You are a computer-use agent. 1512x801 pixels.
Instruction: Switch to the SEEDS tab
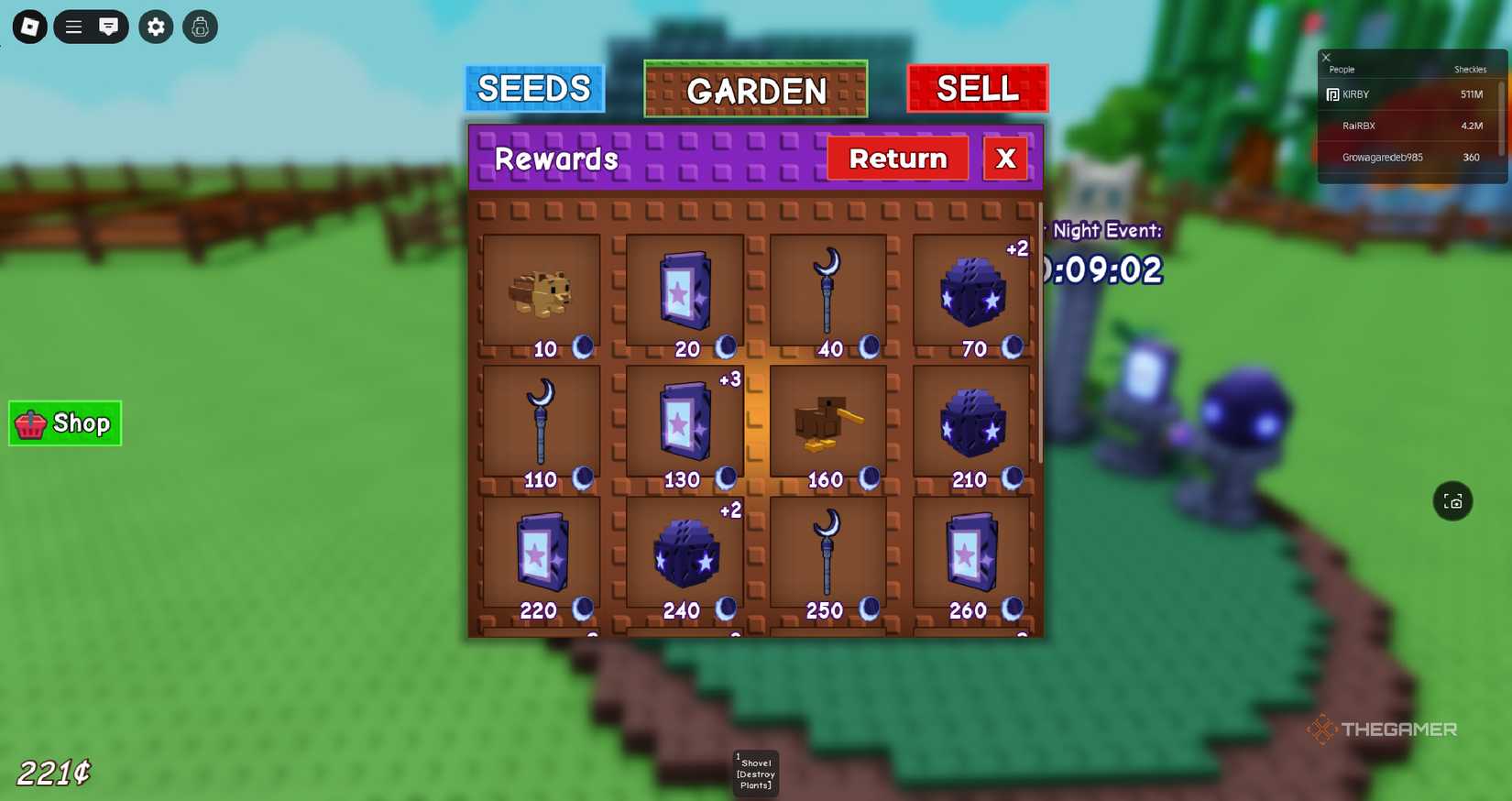pos(534,89)
